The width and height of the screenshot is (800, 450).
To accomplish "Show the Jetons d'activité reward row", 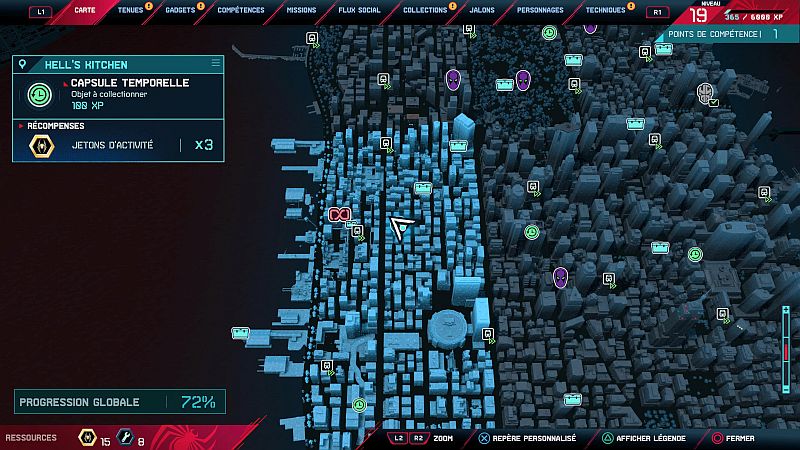I will tap(118, 146).
